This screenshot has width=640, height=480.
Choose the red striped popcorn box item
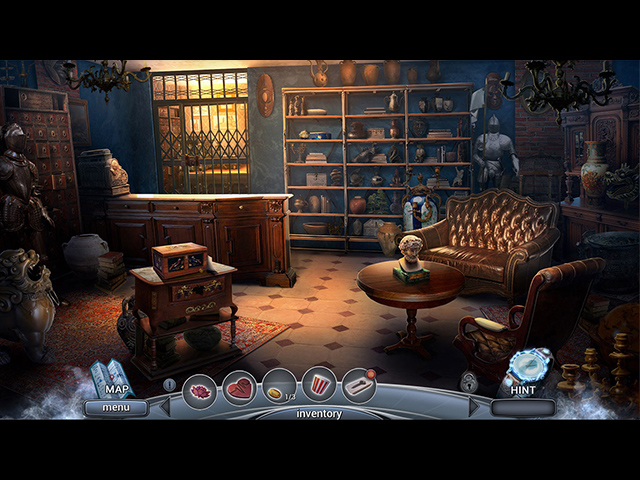[x=319, y=386]
